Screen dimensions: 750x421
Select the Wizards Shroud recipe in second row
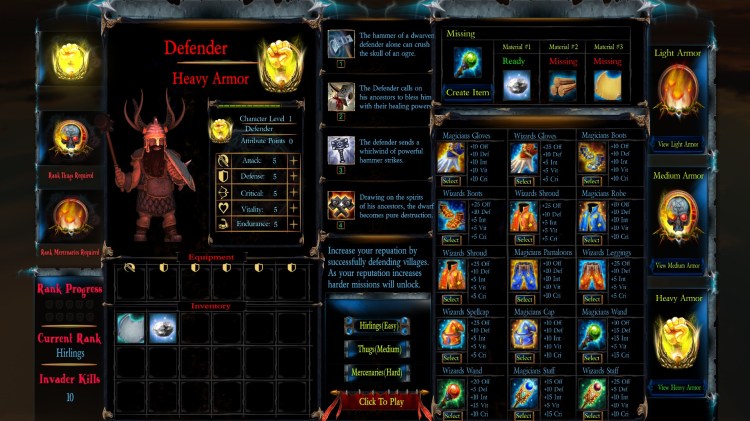pyautogui.click(x=524, y=240)
